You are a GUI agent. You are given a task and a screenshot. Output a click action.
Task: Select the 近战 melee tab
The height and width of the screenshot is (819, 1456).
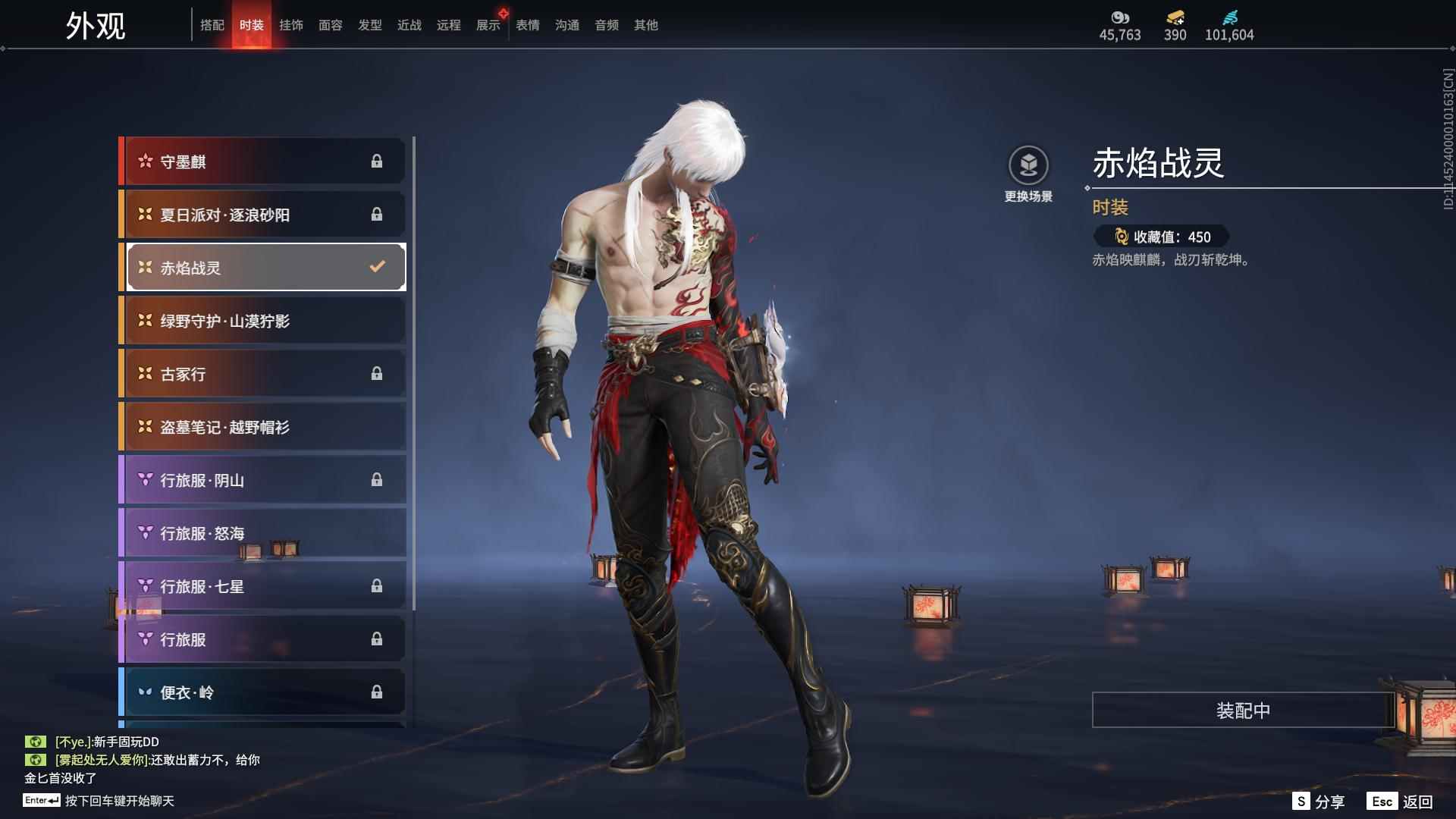point(409,25)
